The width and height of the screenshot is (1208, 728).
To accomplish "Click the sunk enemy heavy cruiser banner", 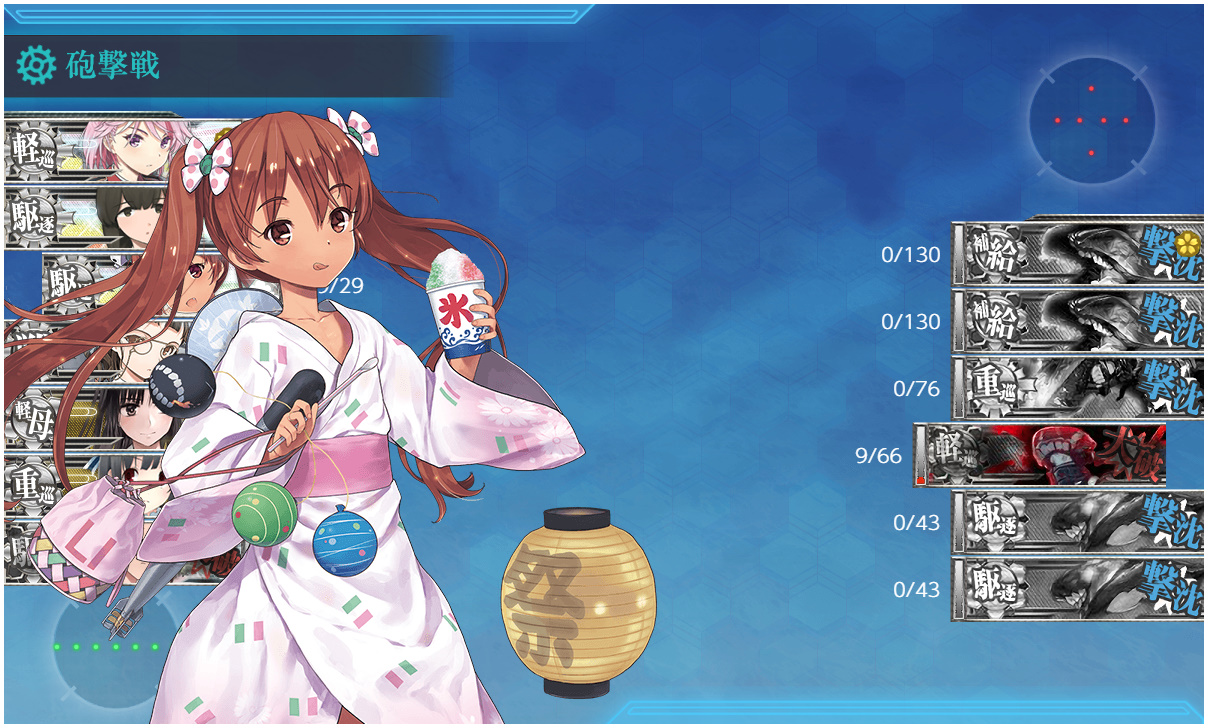I will click(x=1077, y=388).
